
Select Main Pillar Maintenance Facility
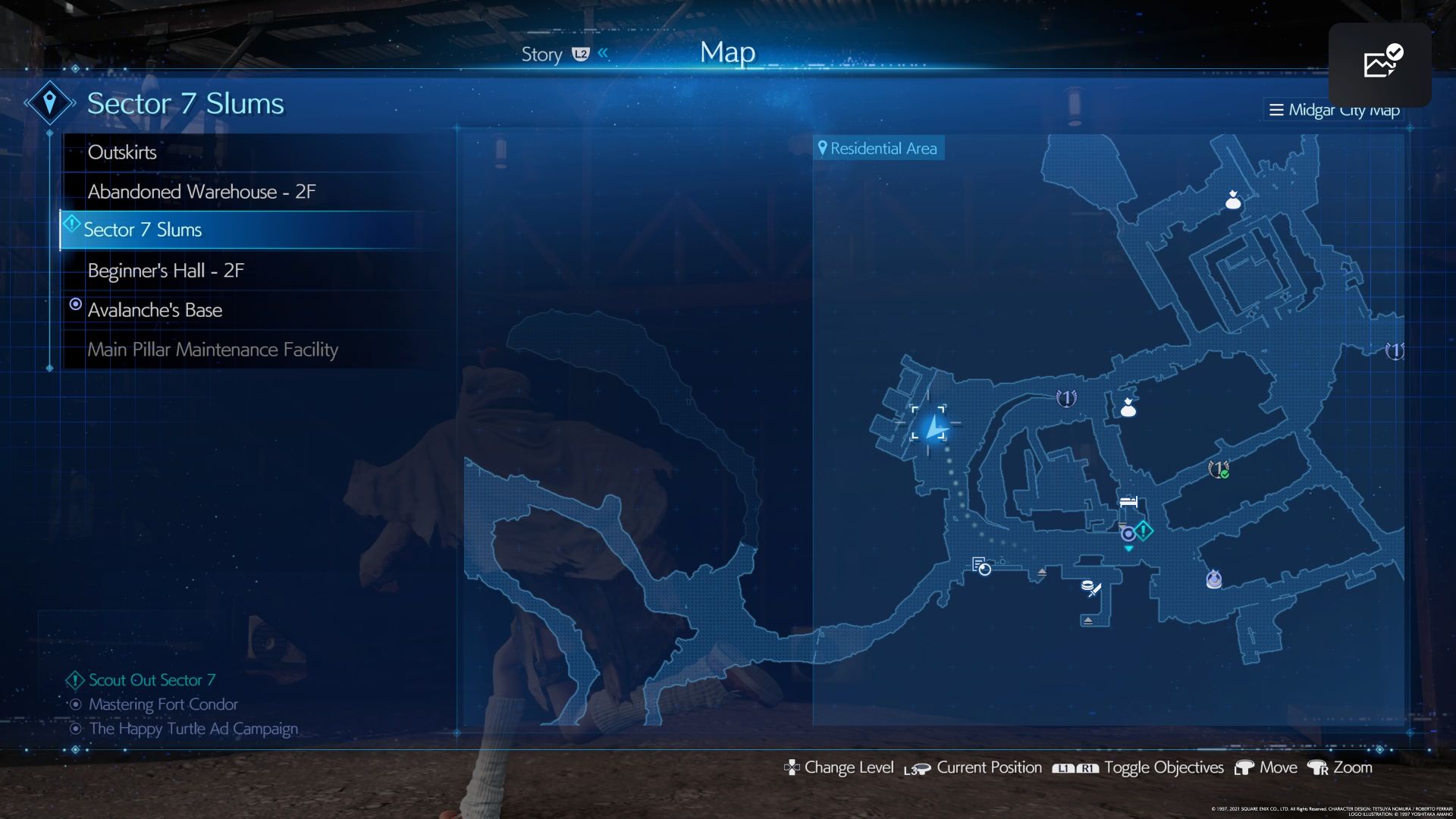(212, 350)
